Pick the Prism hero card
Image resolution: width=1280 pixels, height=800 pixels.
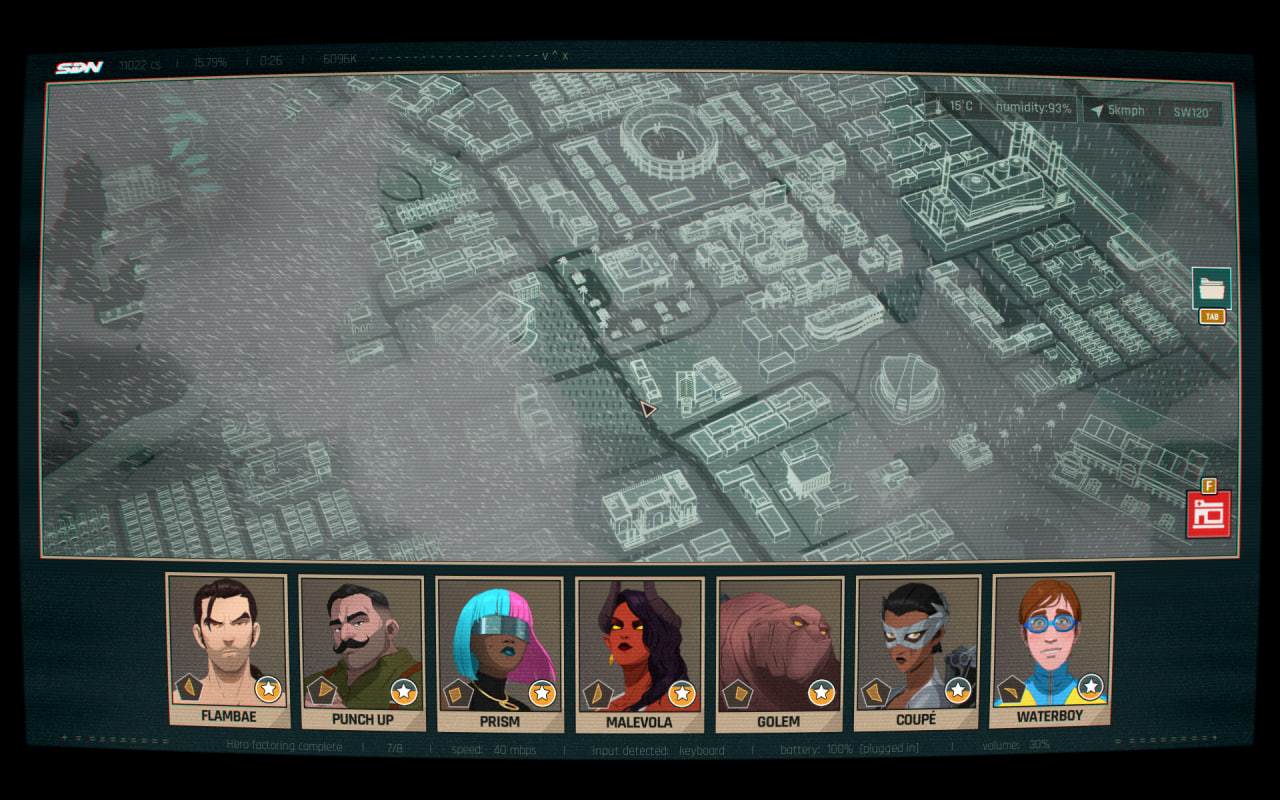(500, 653)
